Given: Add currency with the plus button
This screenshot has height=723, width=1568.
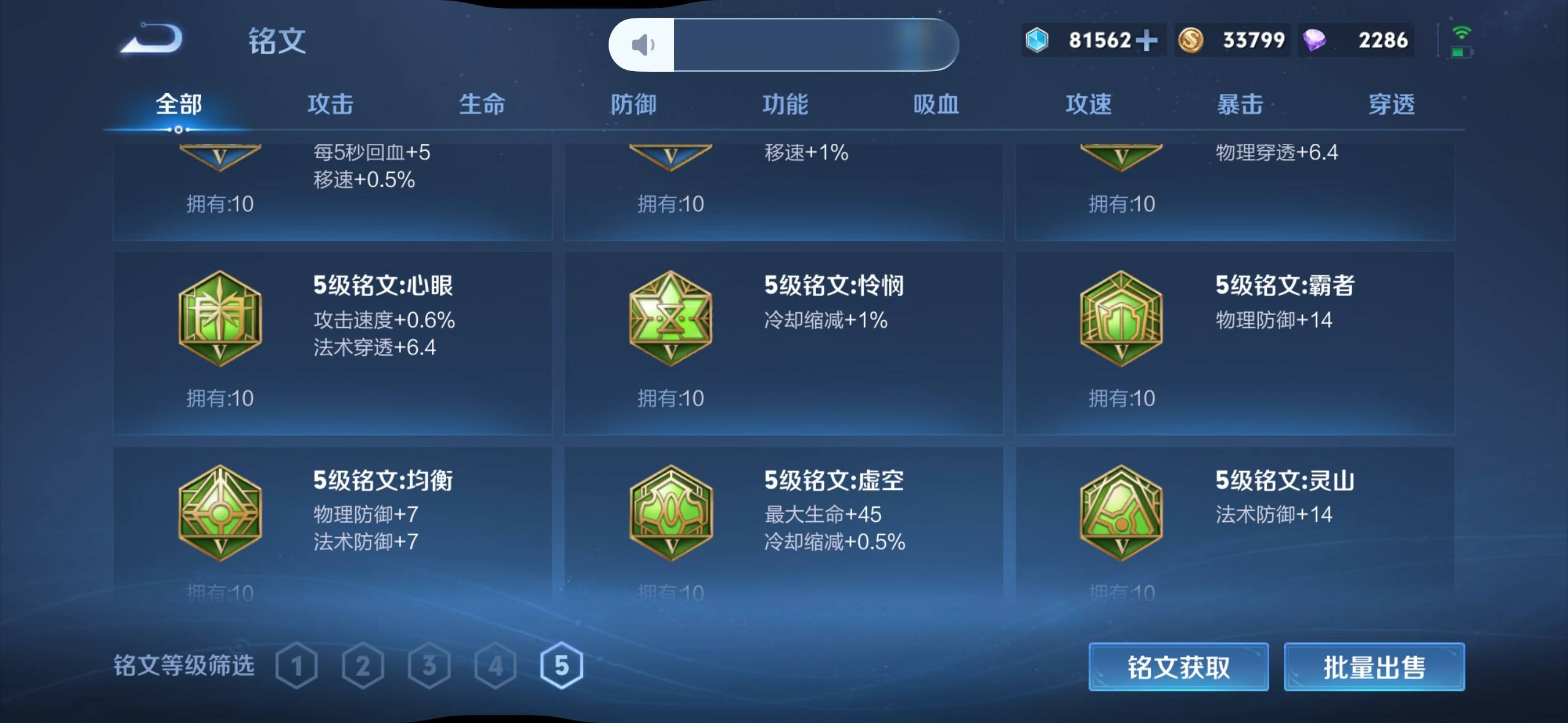Looking at the screenshot, I should [1146, 40].
